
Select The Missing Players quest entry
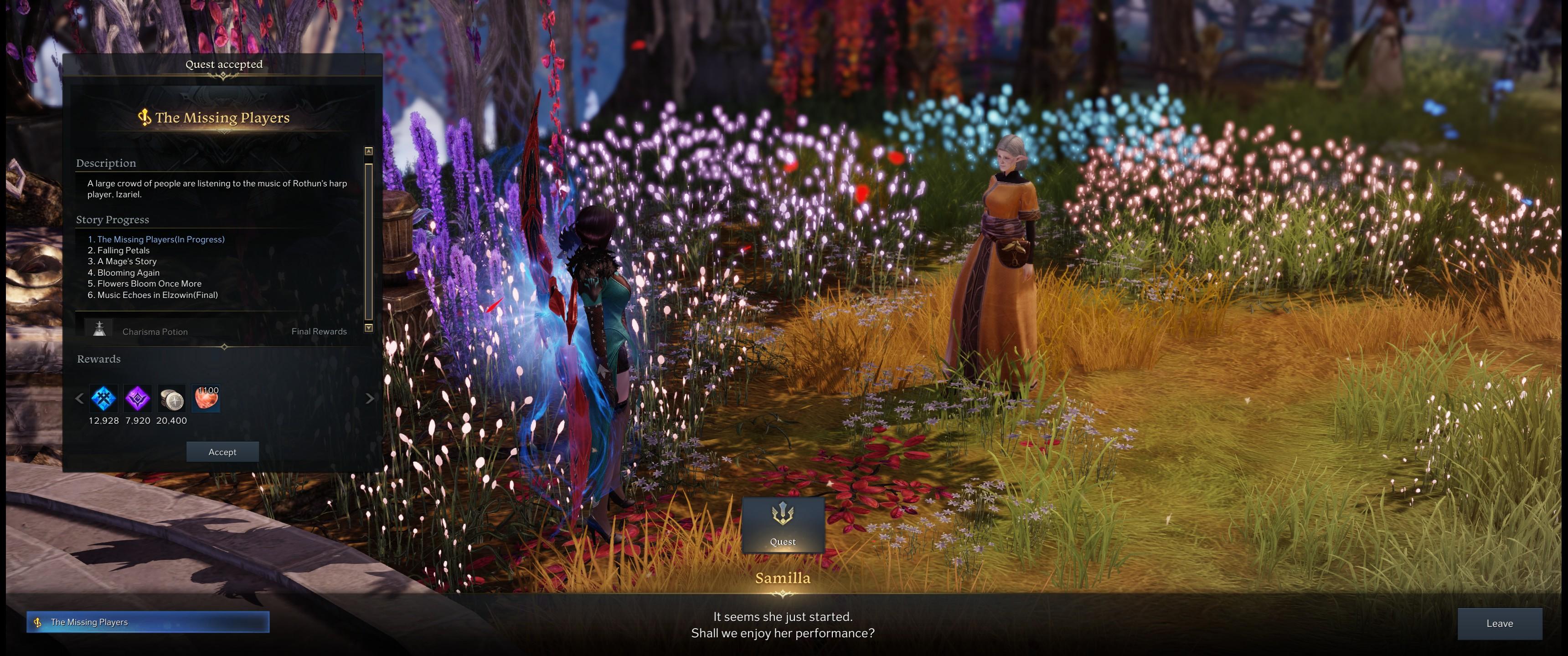[148, 622]
